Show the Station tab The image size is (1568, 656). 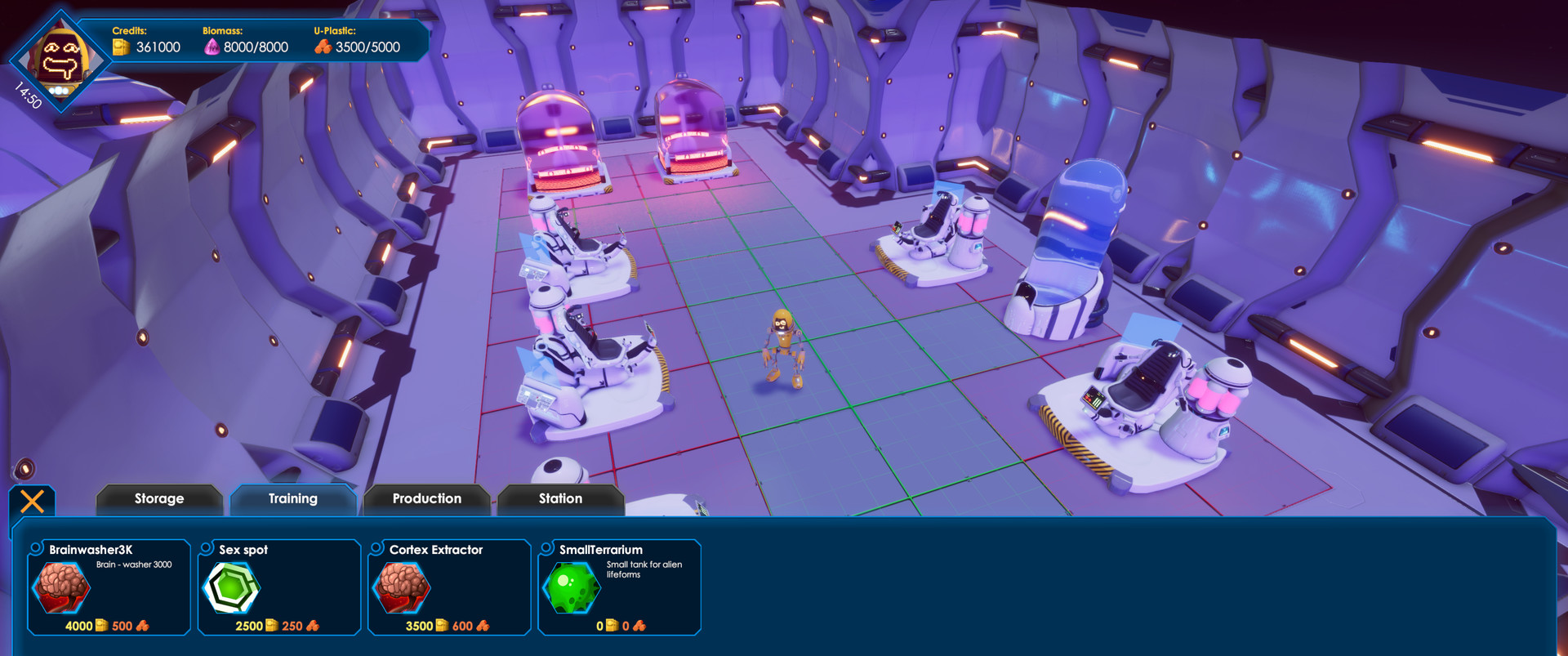coord(561,499)
